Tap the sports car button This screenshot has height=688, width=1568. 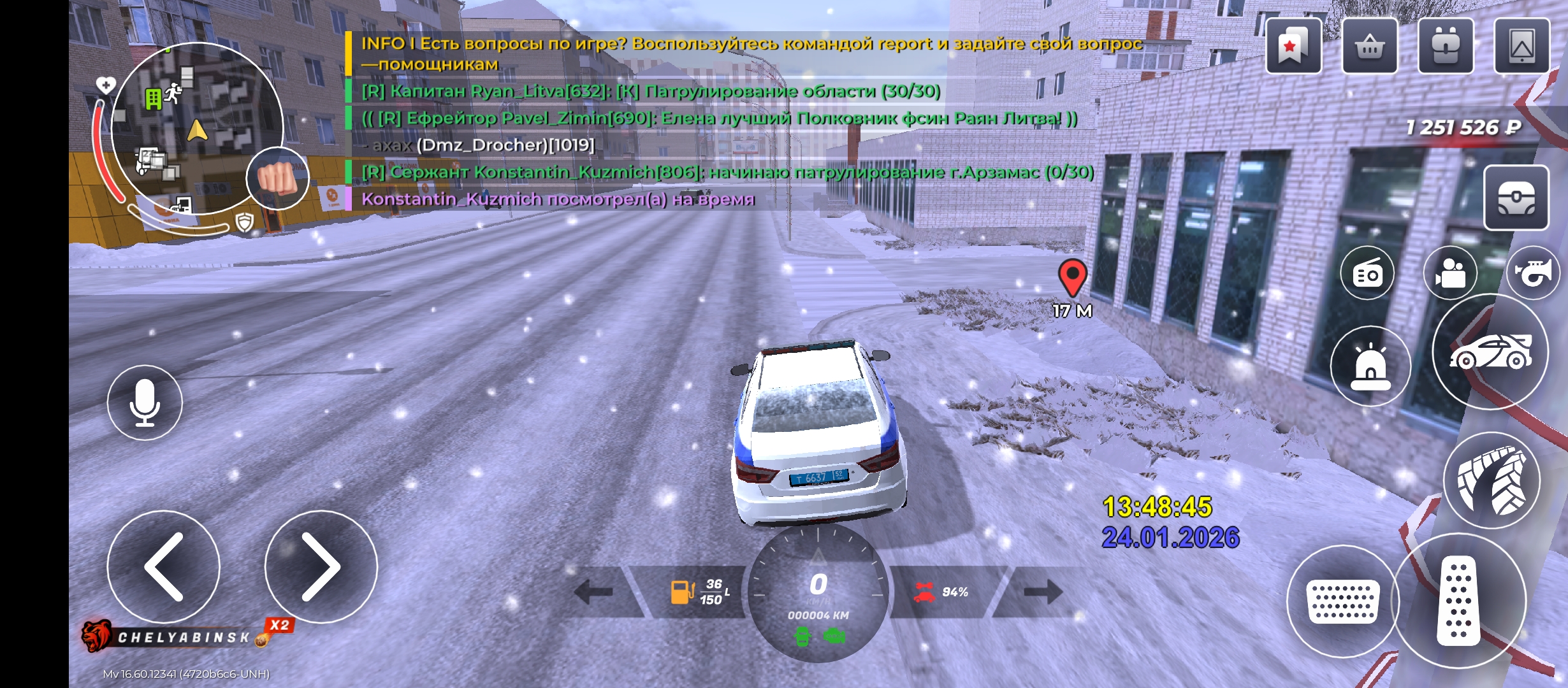click(x=1490, y=352)
